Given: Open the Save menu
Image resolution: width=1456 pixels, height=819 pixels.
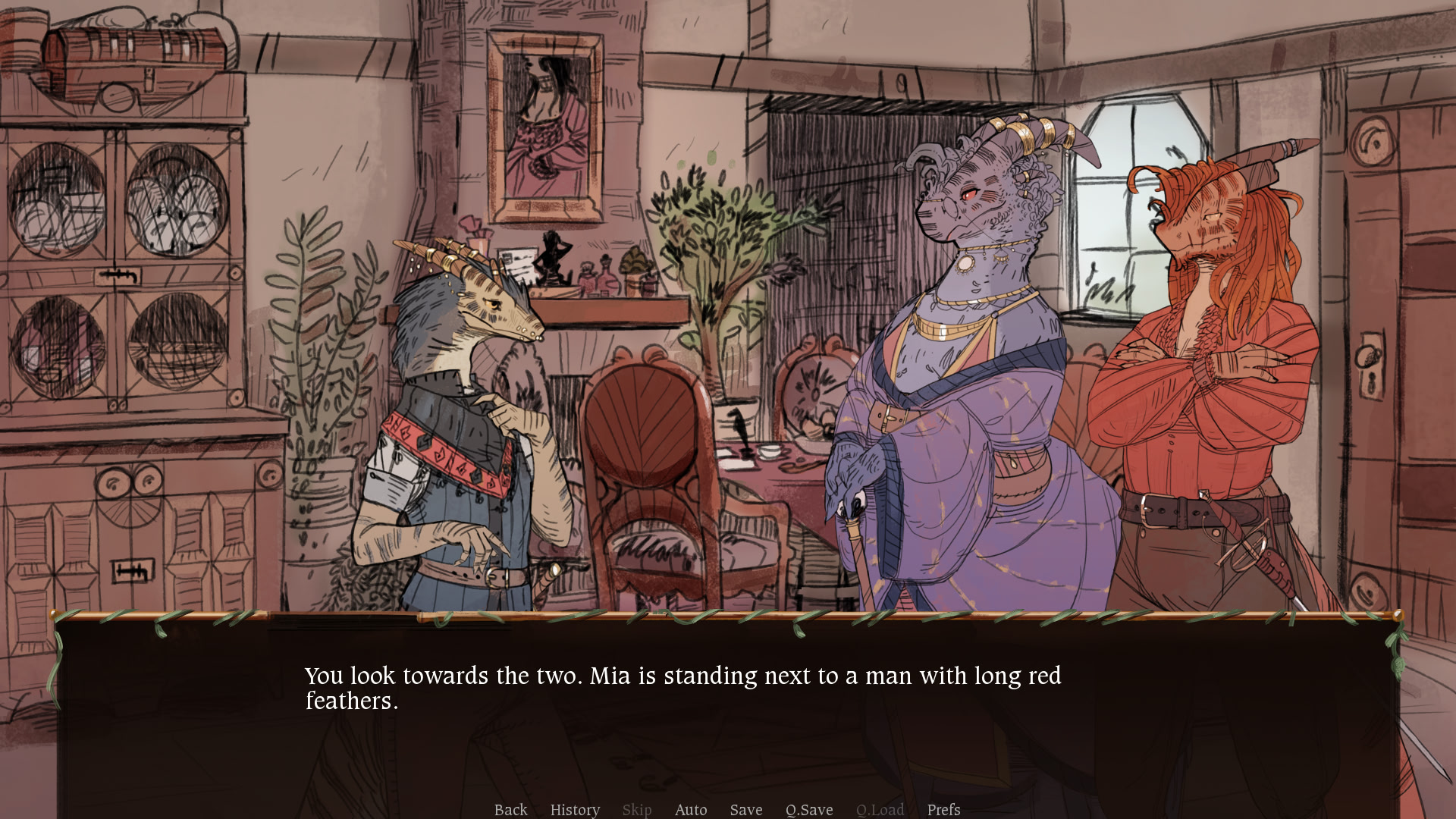Looking at the screenshot, I should [x=746, y=810].
